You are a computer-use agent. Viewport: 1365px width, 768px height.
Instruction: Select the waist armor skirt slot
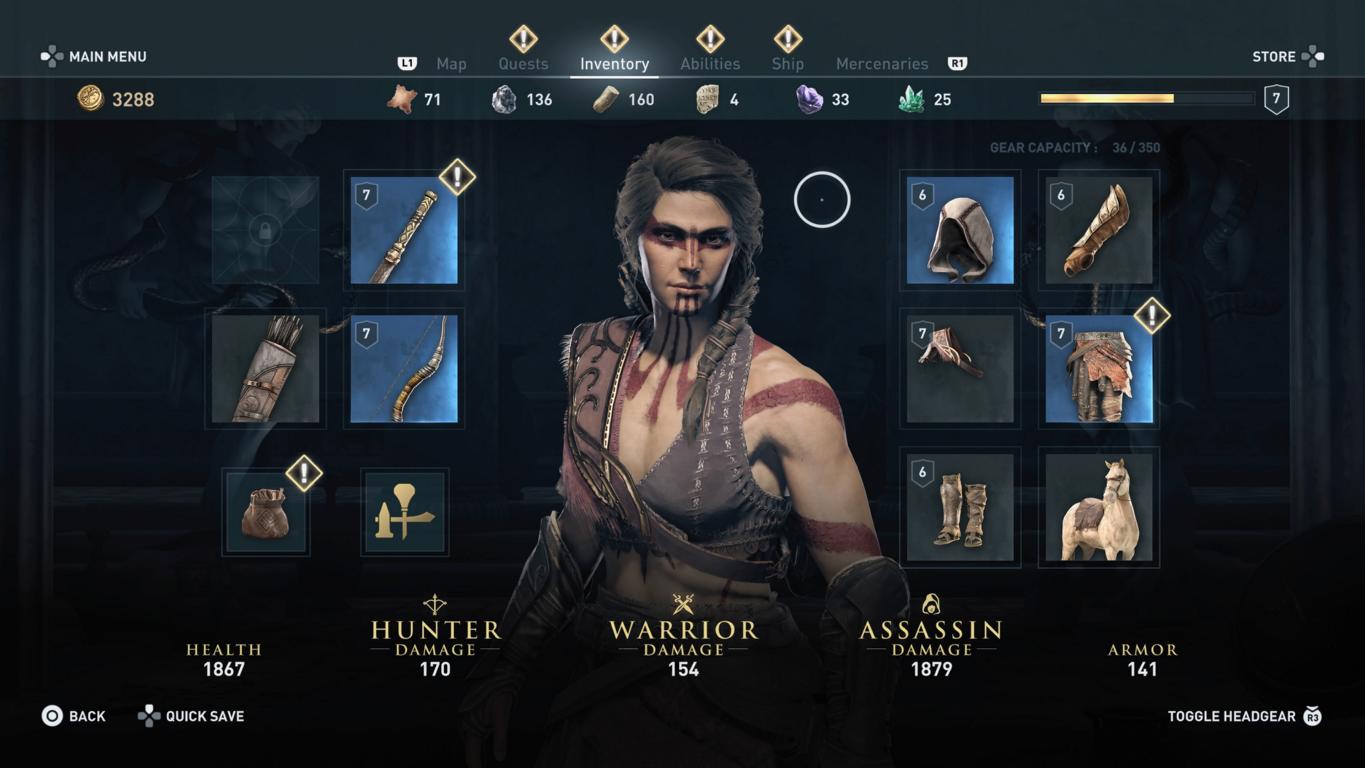point(1099,369)
